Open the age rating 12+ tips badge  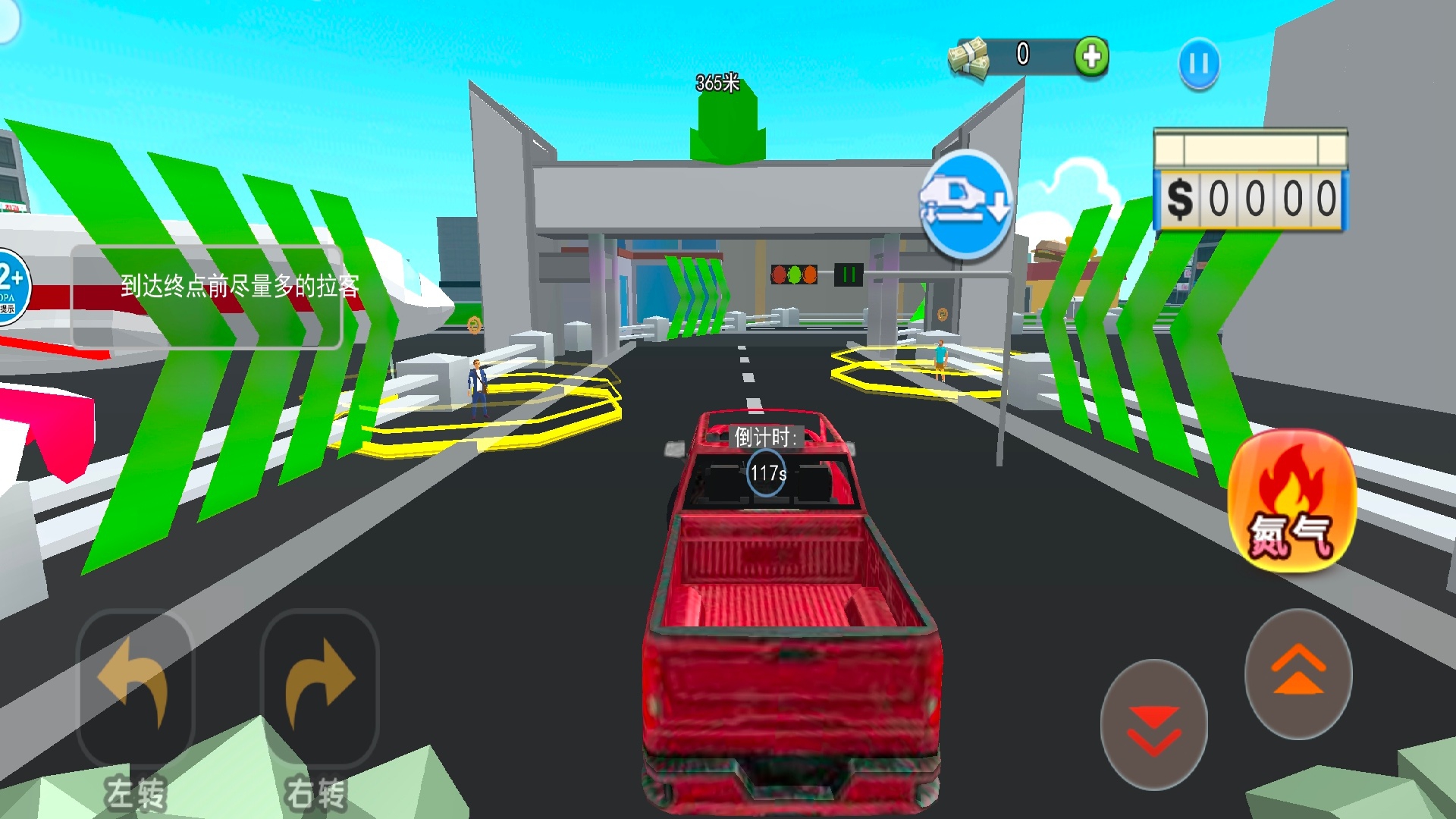(x=11, y=287)
